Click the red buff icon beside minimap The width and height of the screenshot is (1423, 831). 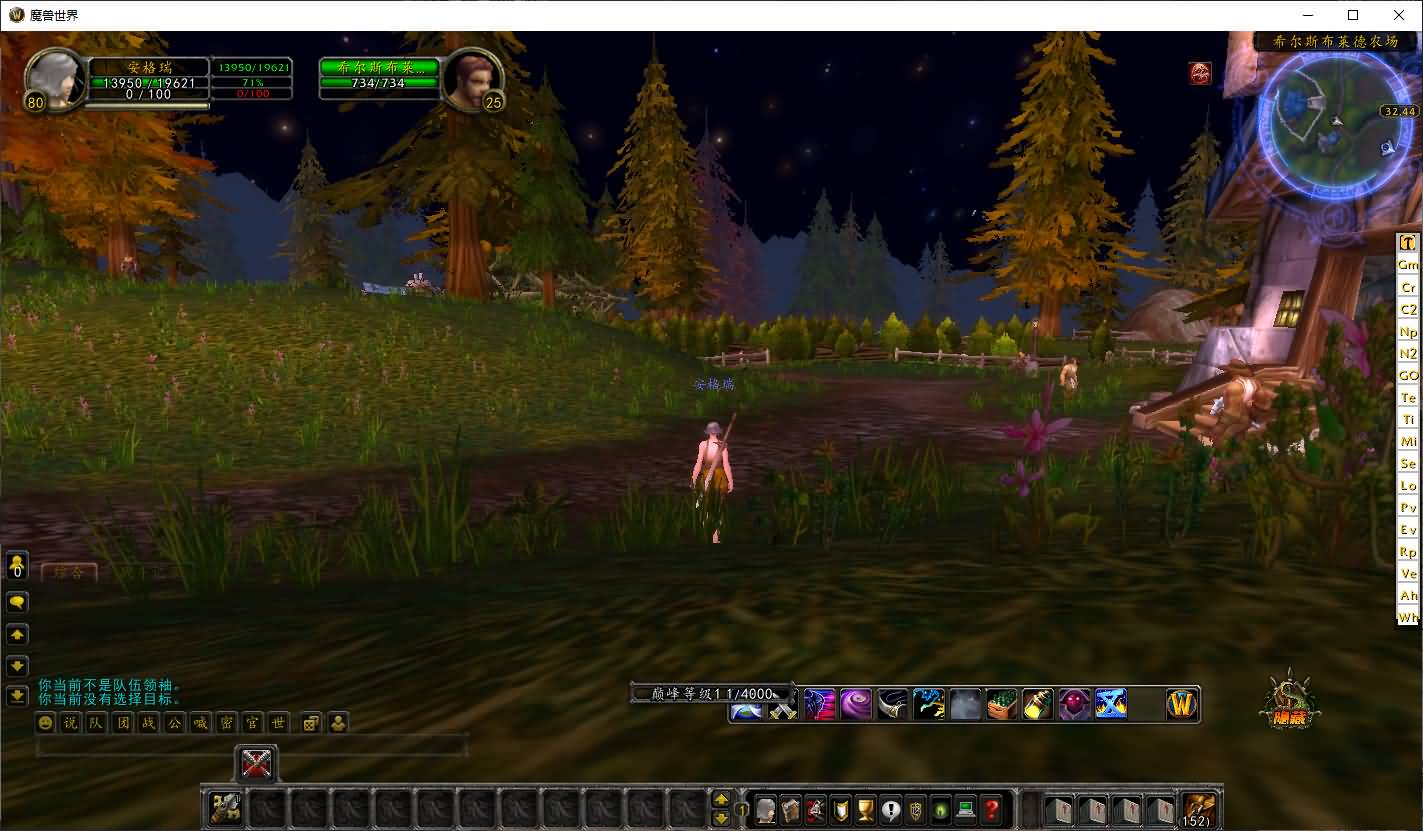(1200, 73)
